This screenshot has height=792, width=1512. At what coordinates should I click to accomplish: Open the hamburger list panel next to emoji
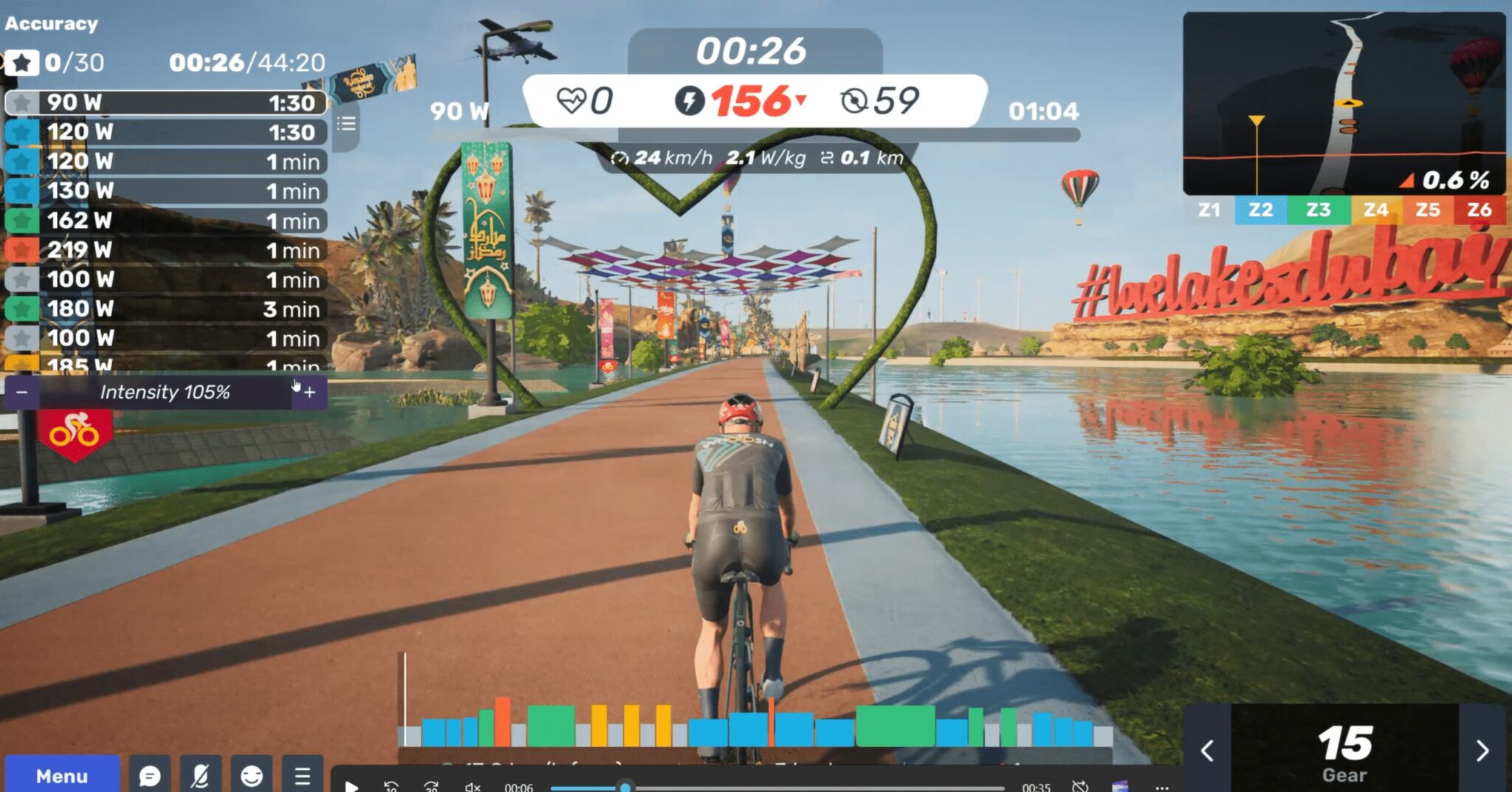[301, 775]
